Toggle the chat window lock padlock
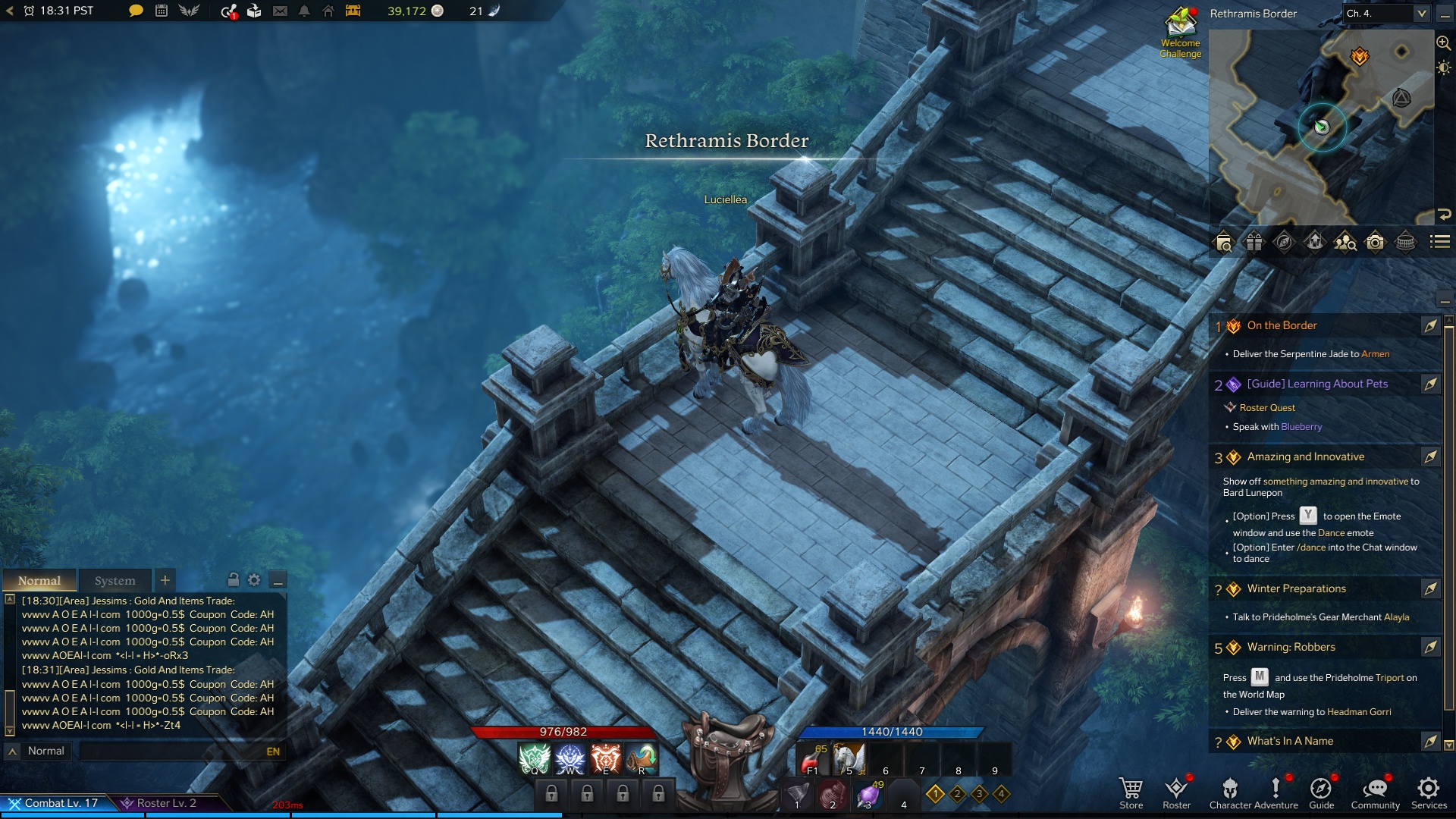The width and height of the screenshot is (1456, 819). [x=234, y=580]
